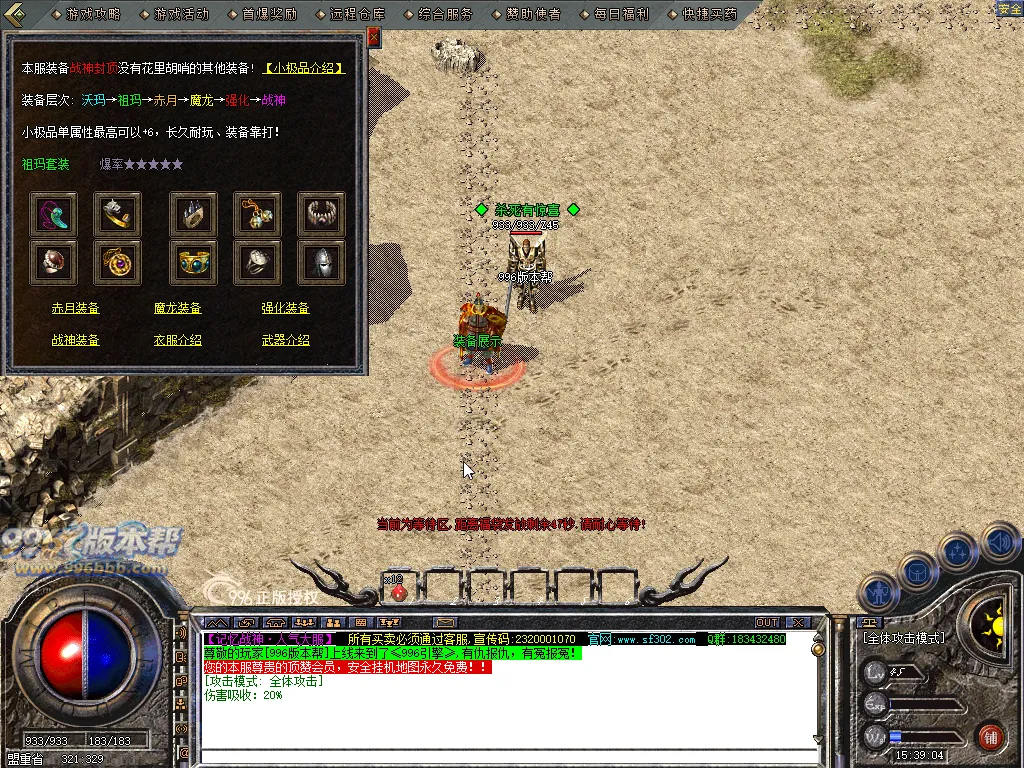Go to the 战神装备 page
Screen dimensions: 1024x768
click(76, 341)
